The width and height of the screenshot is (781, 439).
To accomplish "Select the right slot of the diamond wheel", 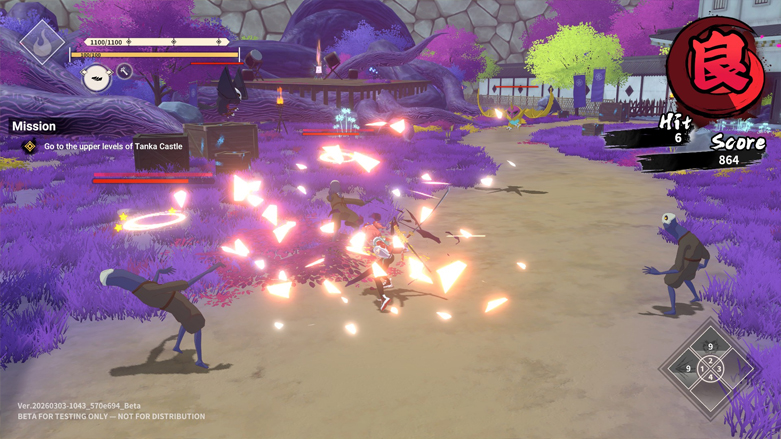I will (x=733, y=369).
